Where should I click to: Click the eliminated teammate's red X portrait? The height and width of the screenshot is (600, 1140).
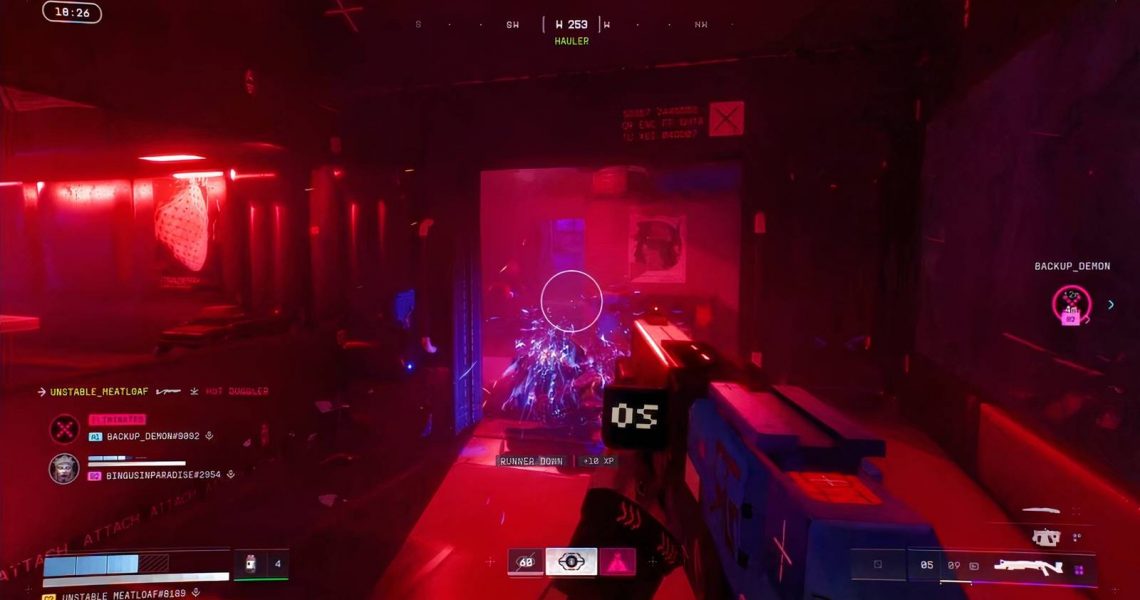(65, 429)
